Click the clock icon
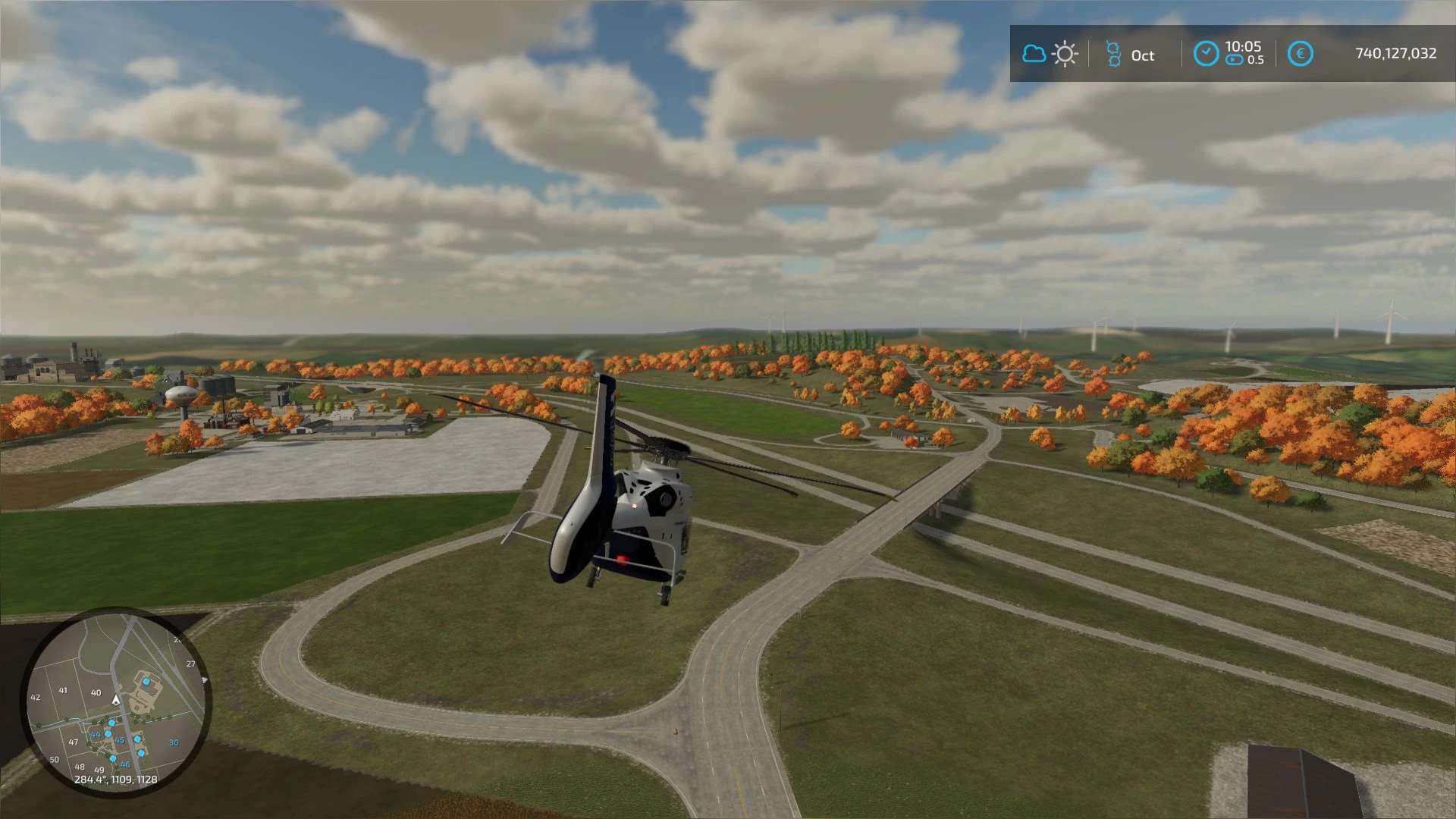This screenshot has width=1456, height=819. click(1206, 54)
